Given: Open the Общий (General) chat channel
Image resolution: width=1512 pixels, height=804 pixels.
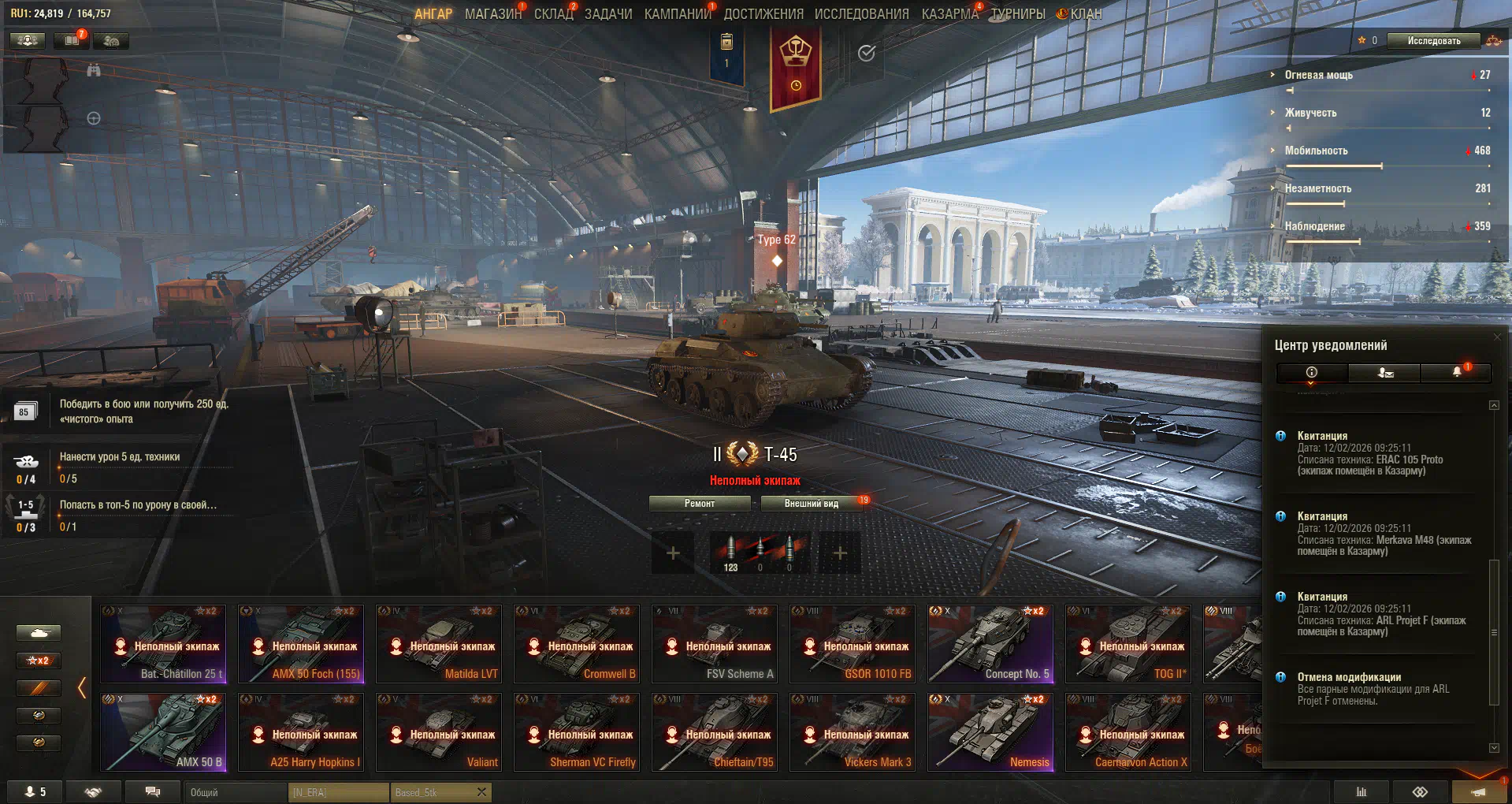Looking at the screenshot, I should 236,792.
